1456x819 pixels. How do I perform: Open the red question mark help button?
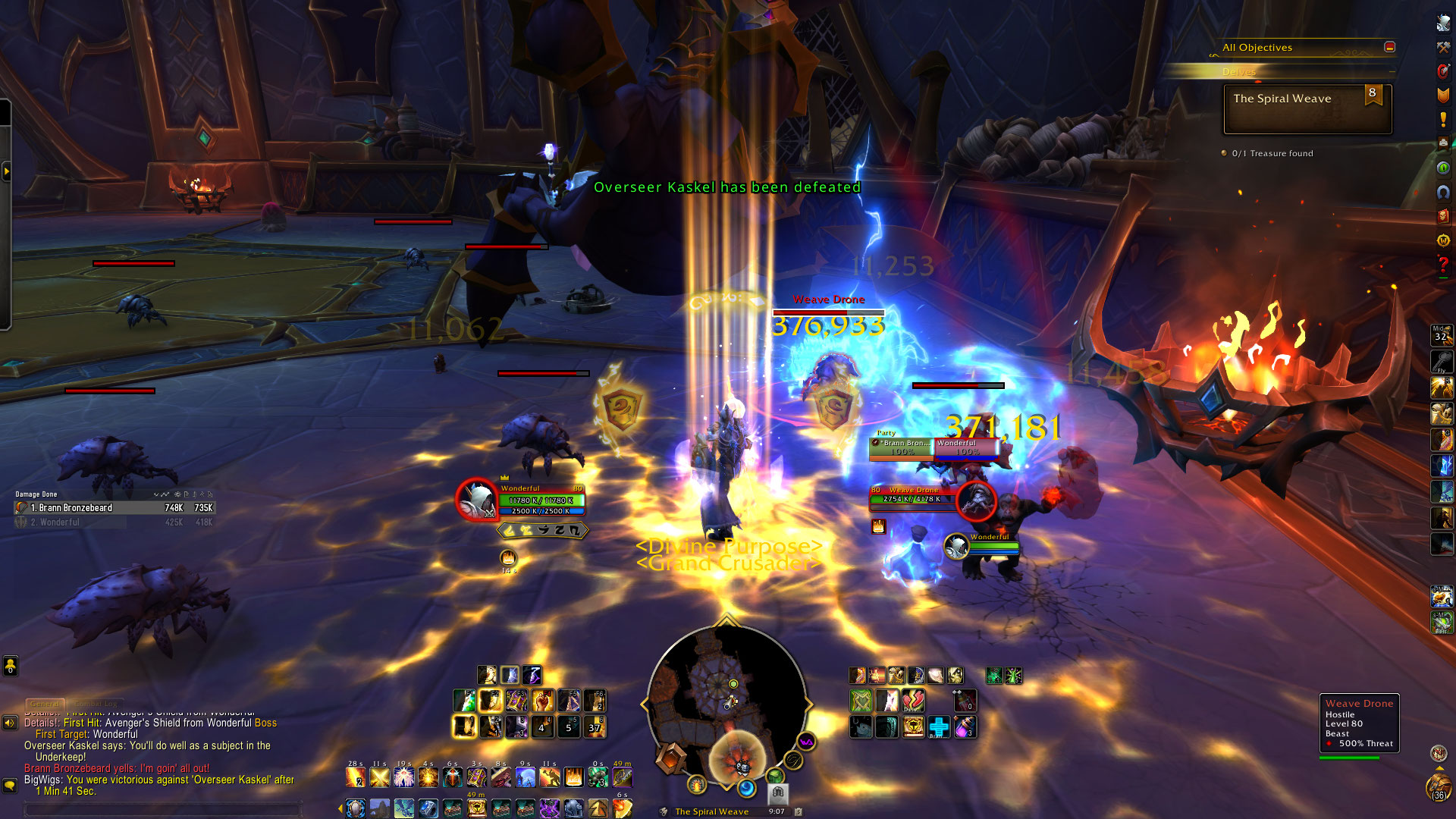click(x=1443, y=265)
